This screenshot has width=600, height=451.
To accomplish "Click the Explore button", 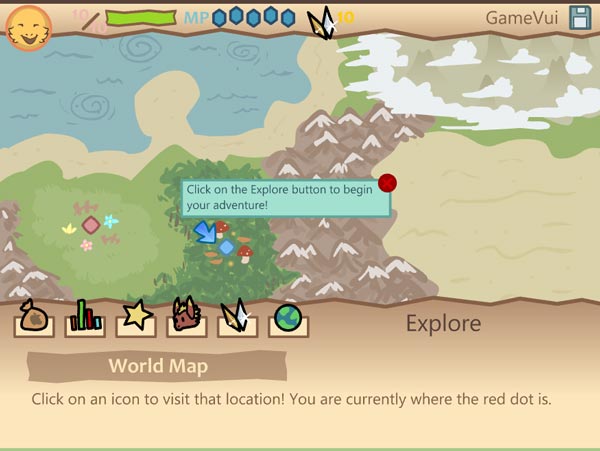I will tap(443, 323).
